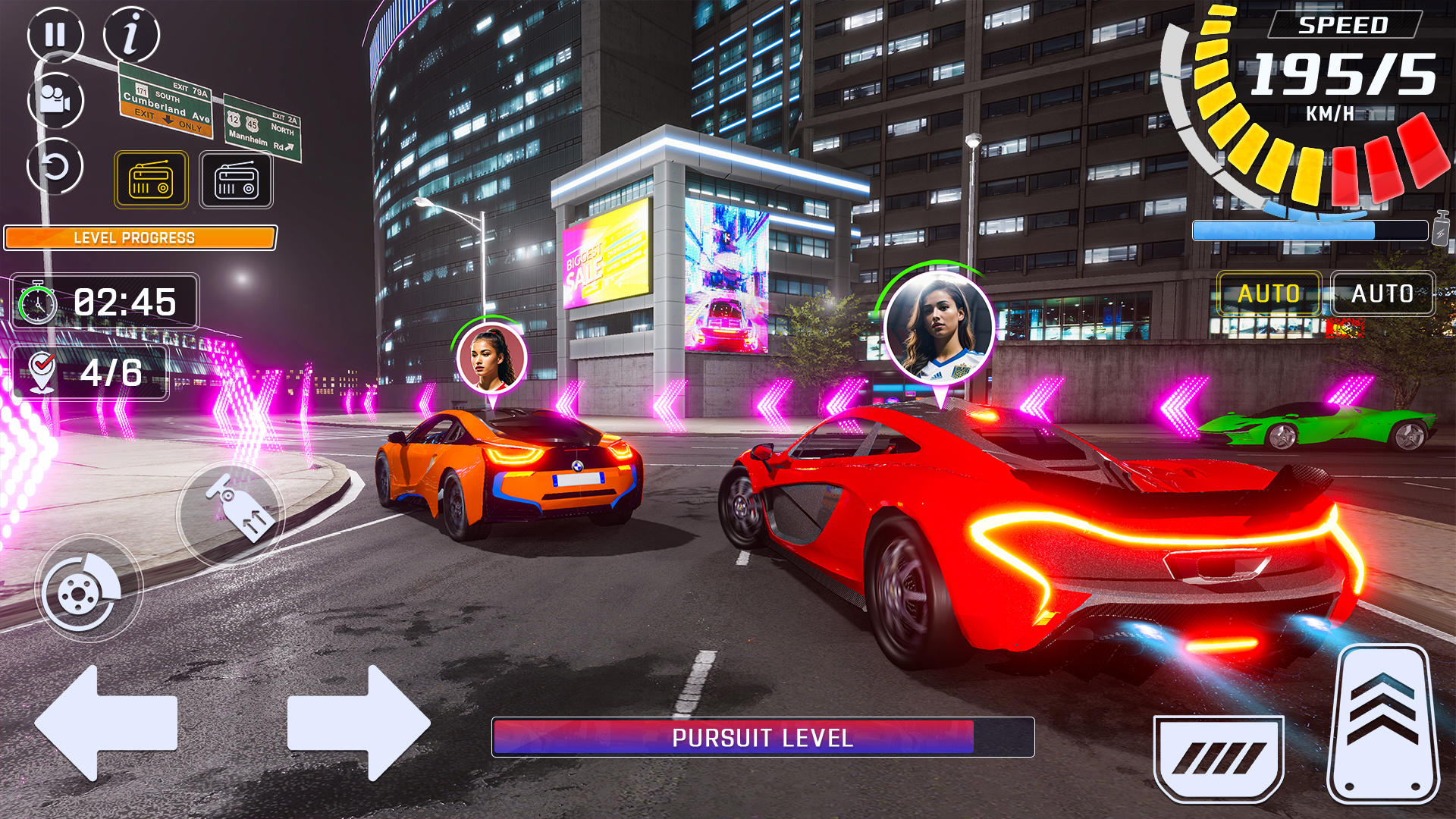Toggle the left AUTO transmission setting
The width and height of the screenshot is (1456, 819).
(x=1271, y=293)
